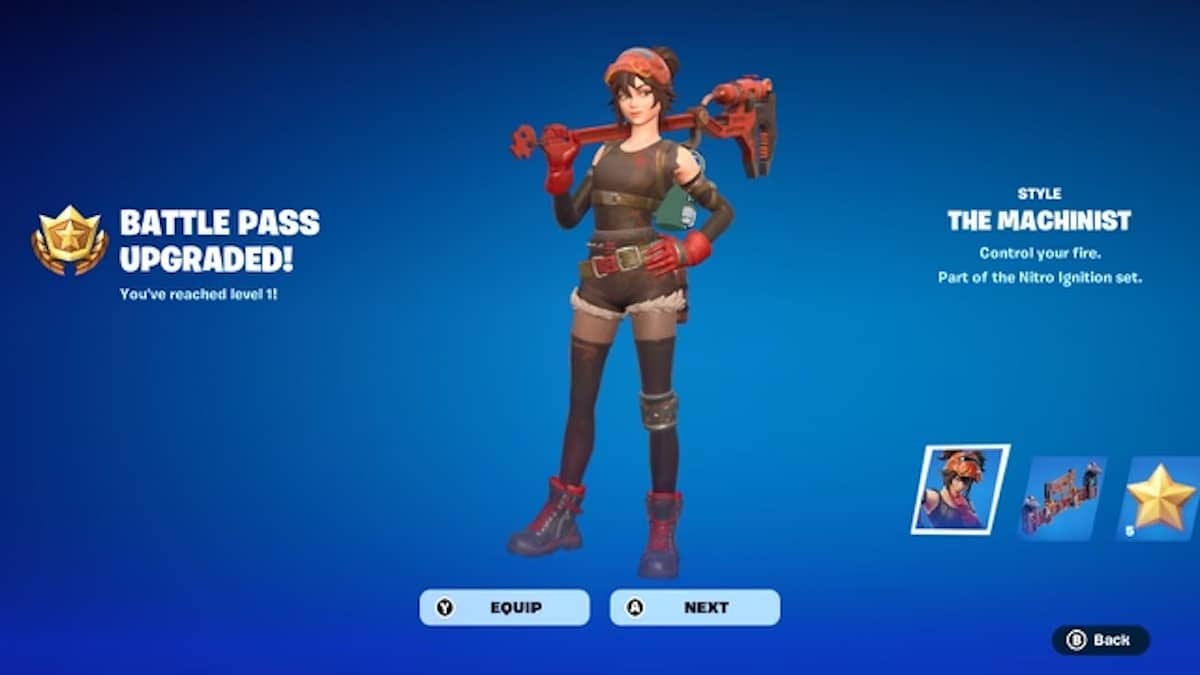
Task: Select The Machinist character reward thumbnail
Action: click(960, 490)
